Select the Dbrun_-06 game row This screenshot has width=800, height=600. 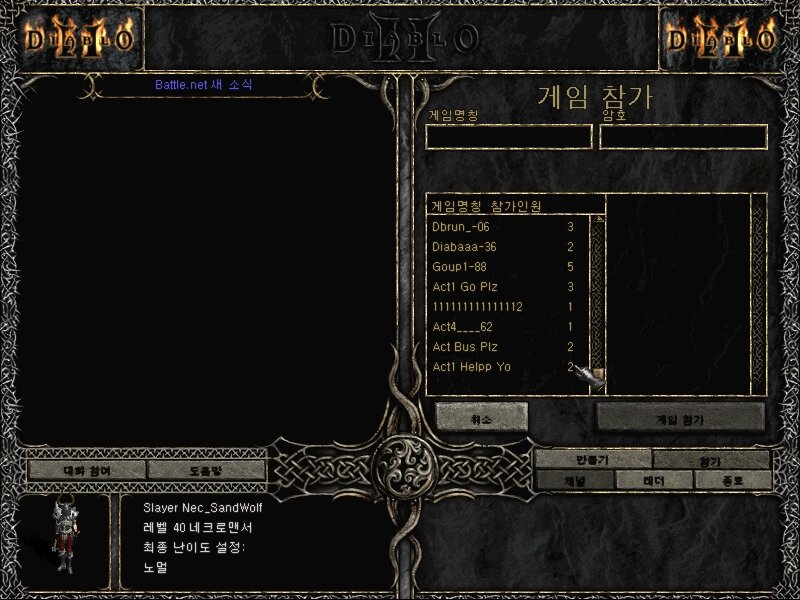pyautogui.click(x=500, y=227)
